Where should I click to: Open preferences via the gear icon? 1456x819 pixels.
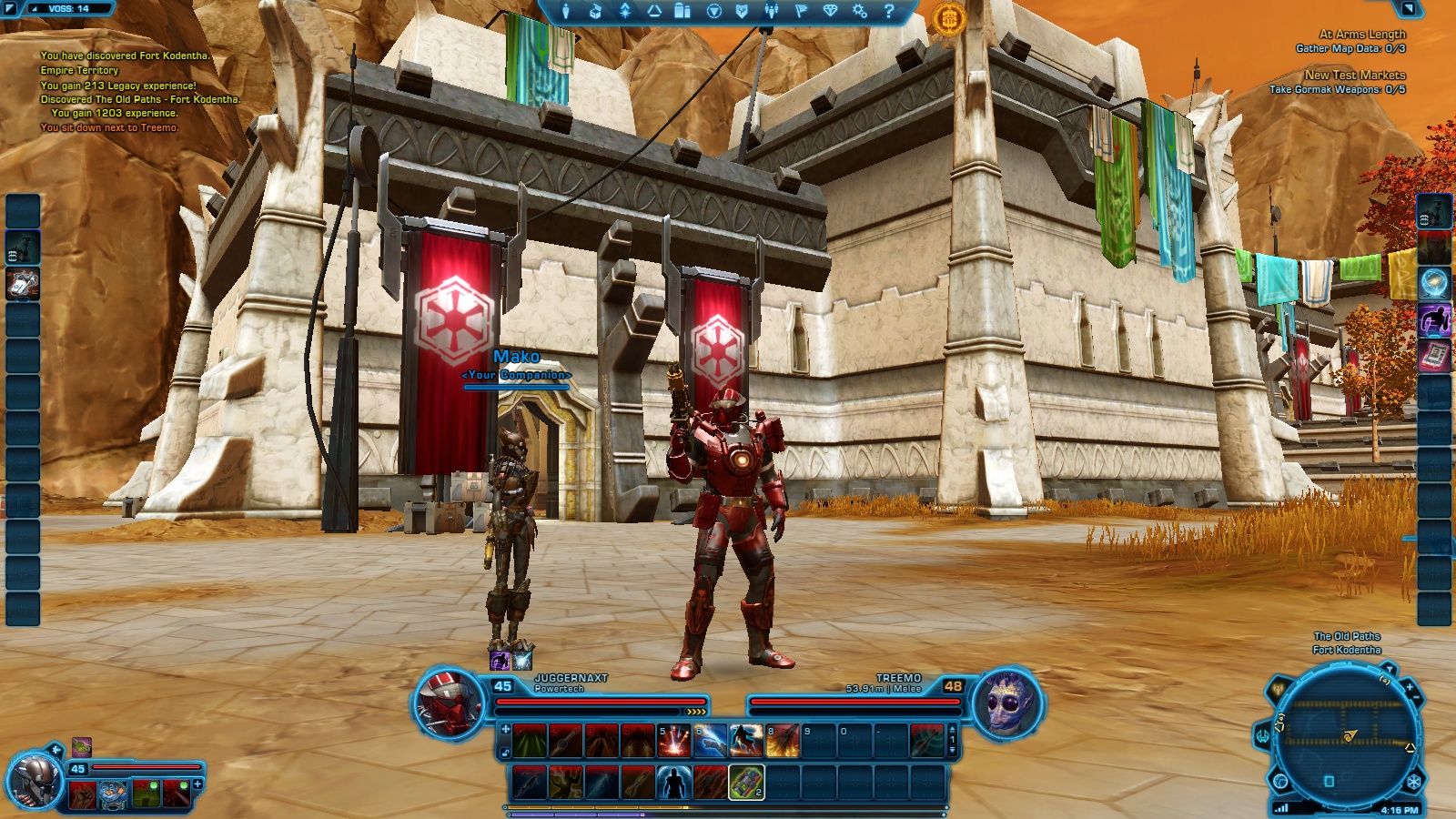(x=860, y=11)
